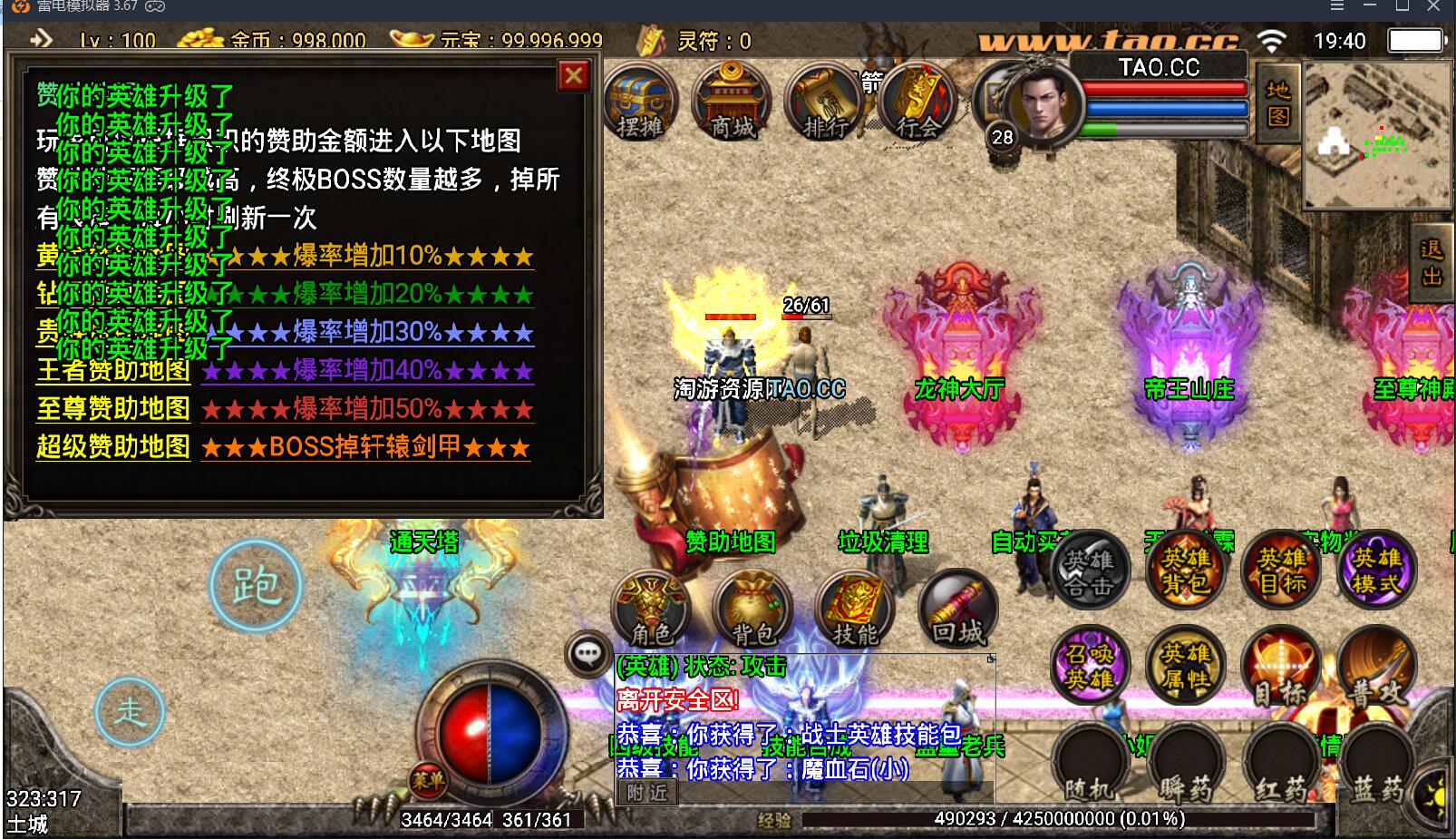The image size is (1456, 839).
Task: Enter 超级赞助地图 link
Action: 113,447
